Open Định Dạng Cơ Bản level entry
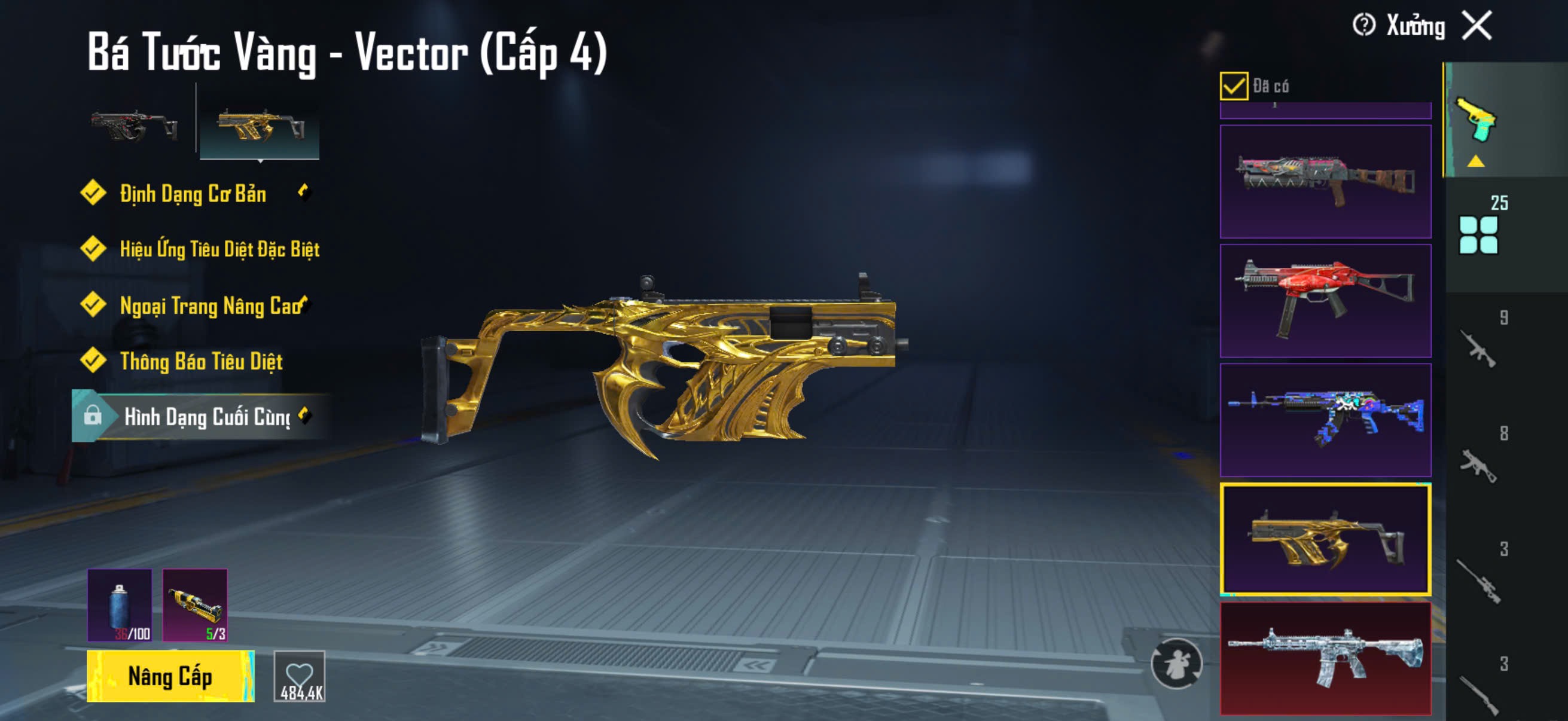 click(193, 194)
